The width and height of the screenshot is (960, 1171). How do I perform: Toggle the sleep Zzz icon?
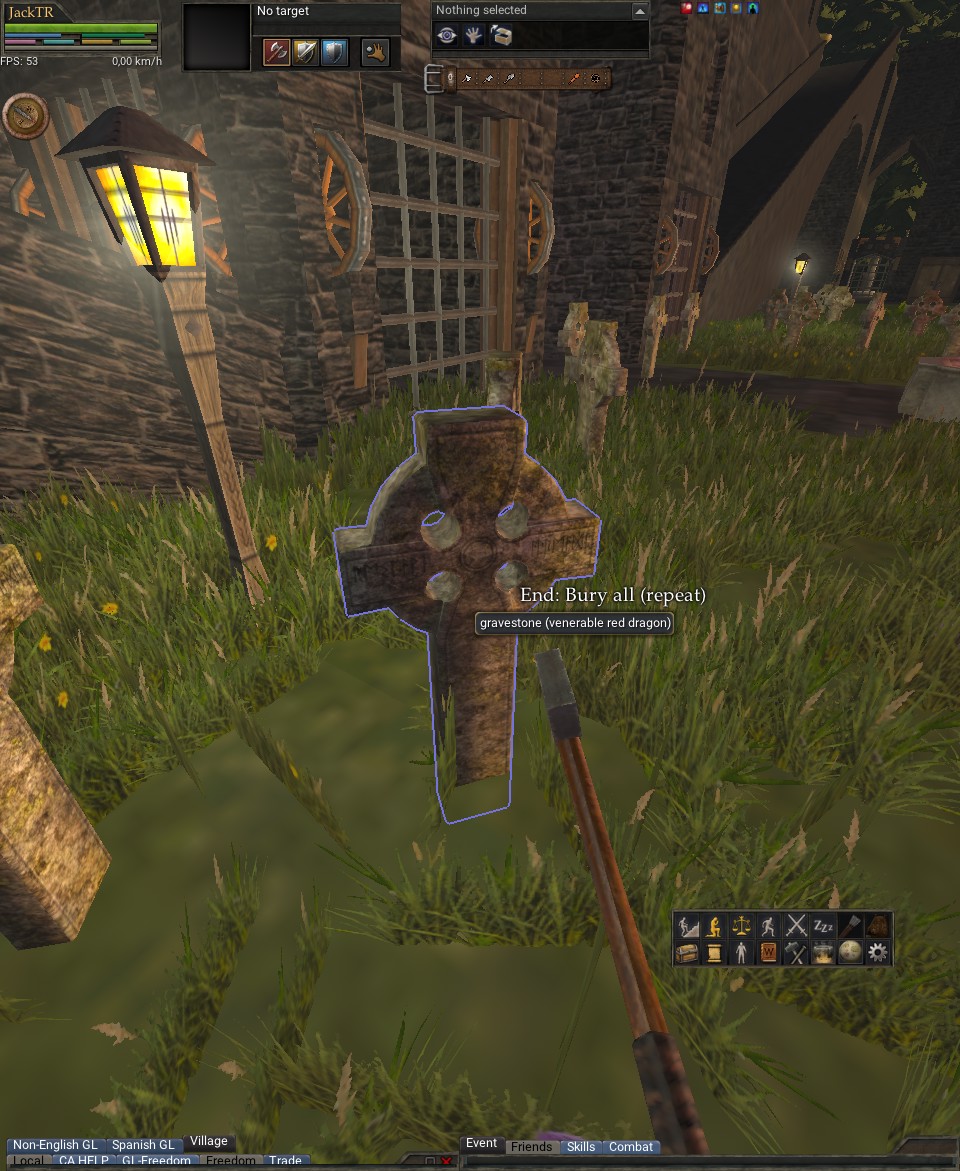tap(823, 926)
